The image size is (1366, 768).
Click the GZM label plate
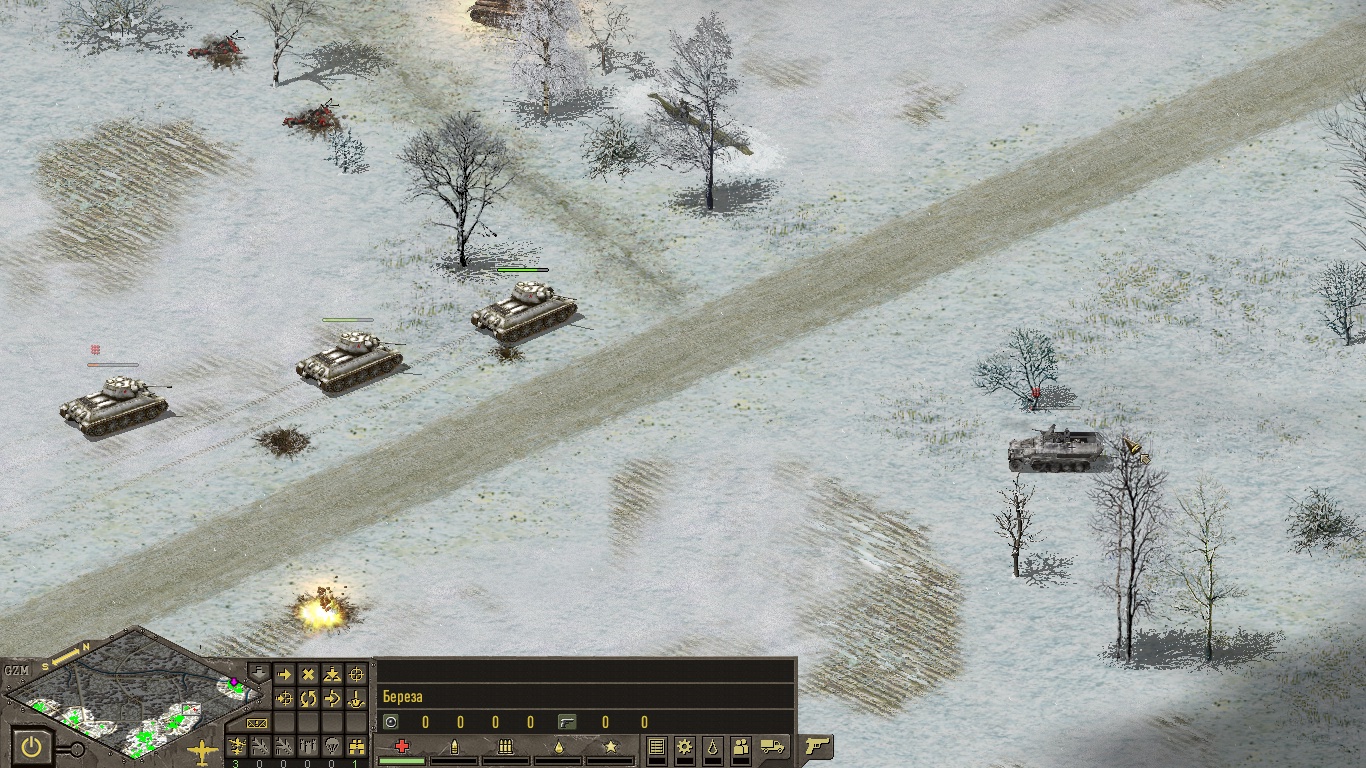16,670
